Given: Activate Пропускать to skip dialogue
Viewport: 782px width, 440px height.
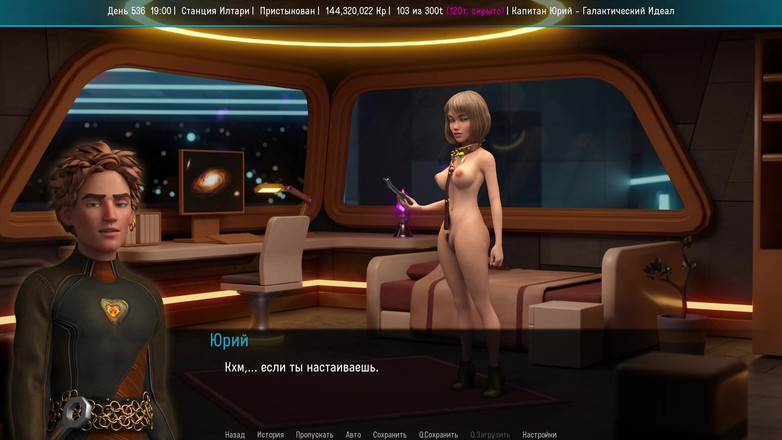Looking at the screenshot, I should click(x=315, y=435).
